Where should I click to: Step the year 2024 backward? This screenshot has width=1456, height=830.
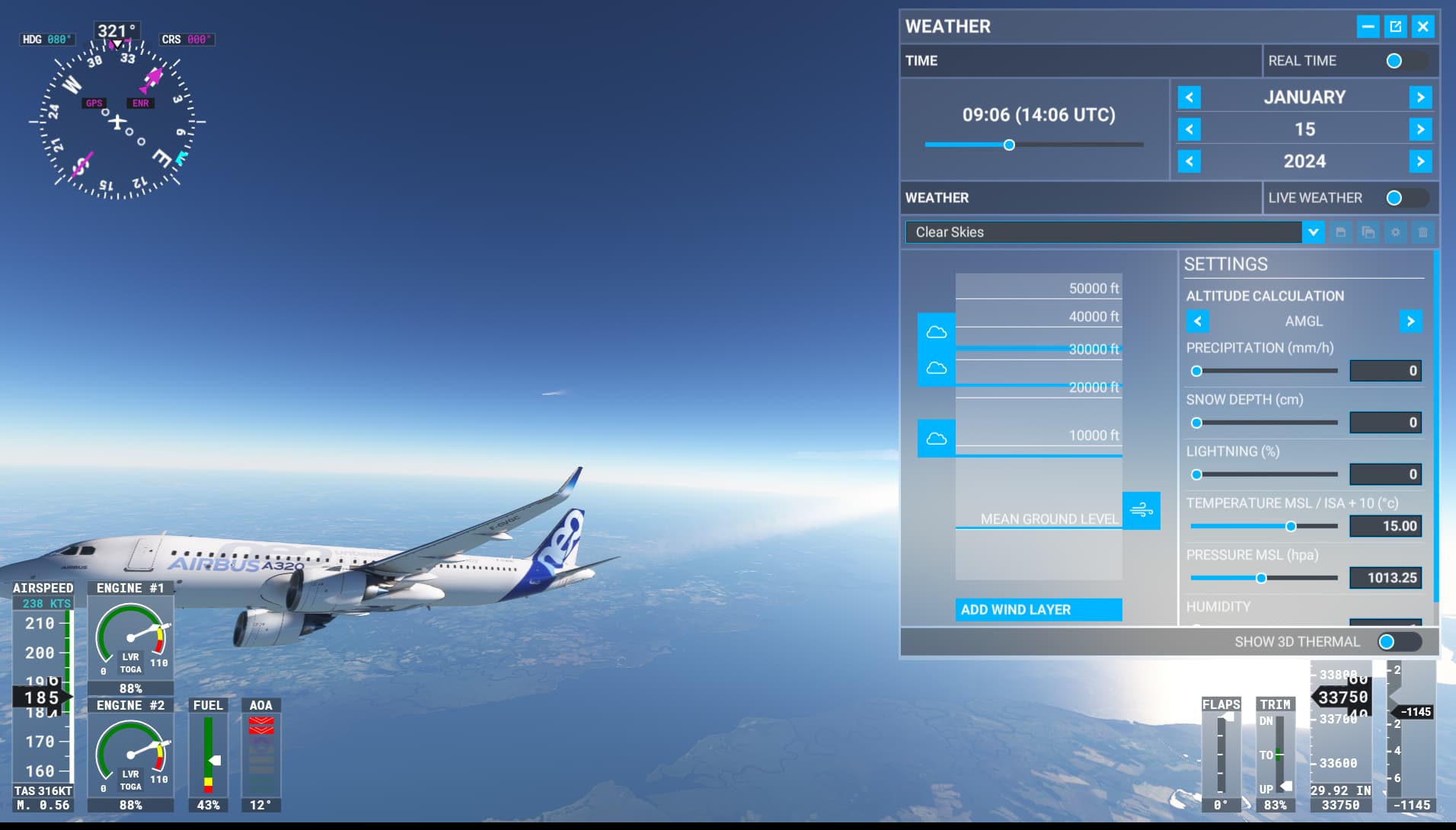pos(1189,161)
